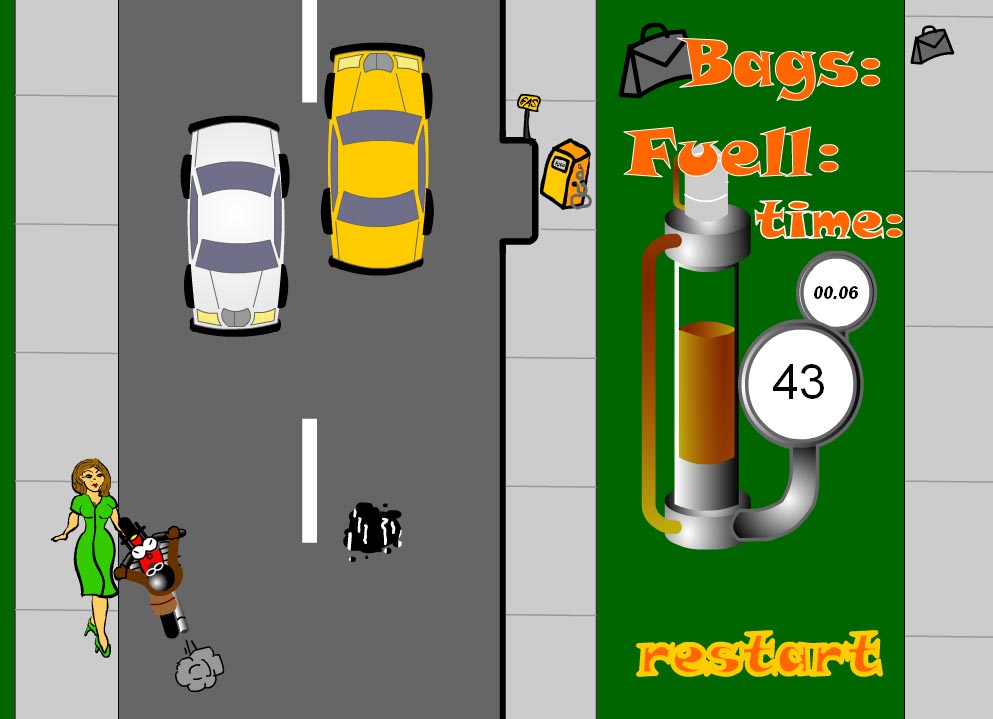Click the restart button
This screenshot has width=993, height=719.
(x=759, y=655)
